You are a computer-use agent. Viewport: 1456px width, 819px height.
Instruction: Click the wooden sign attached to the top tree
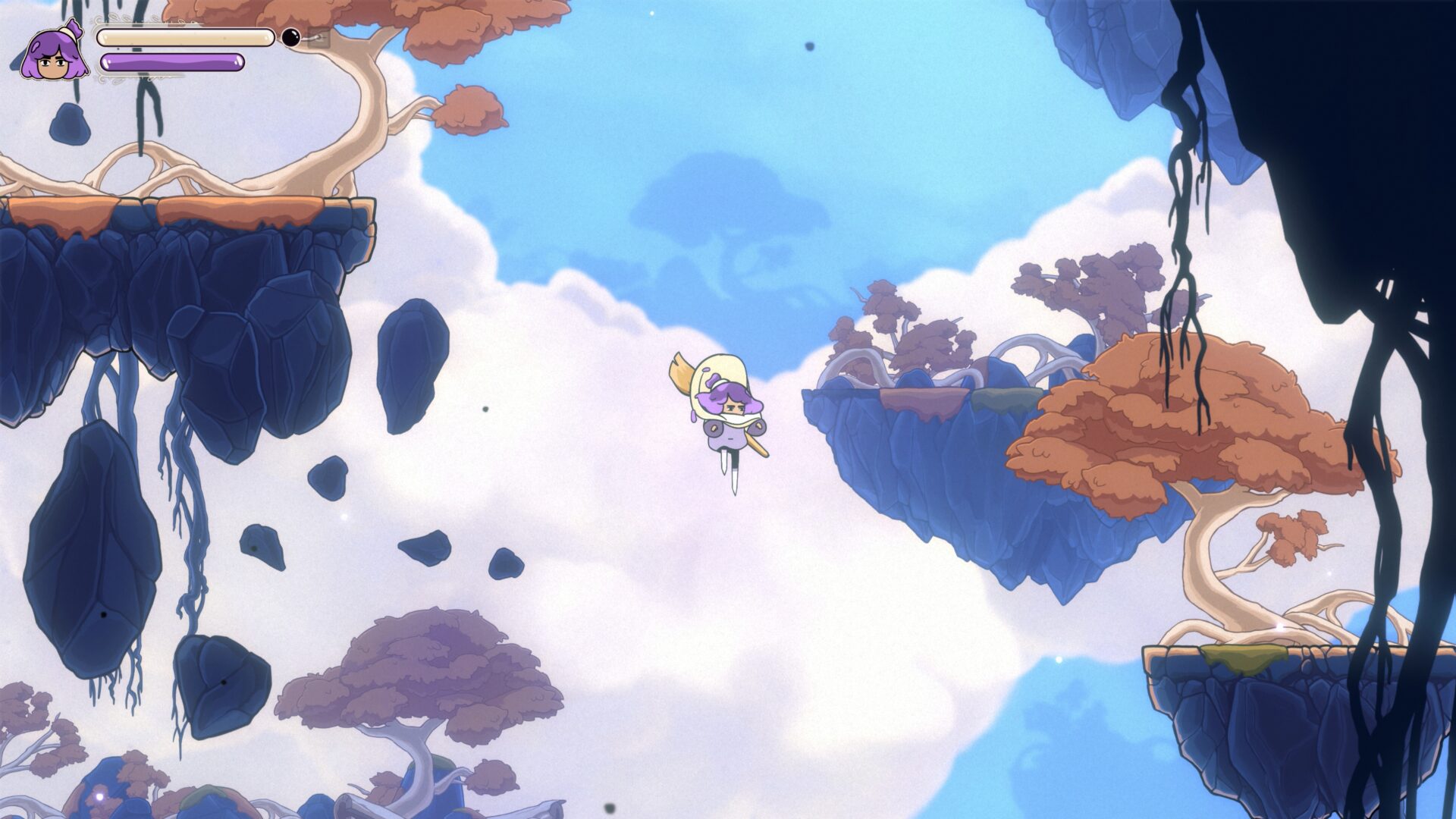[318, 39]
